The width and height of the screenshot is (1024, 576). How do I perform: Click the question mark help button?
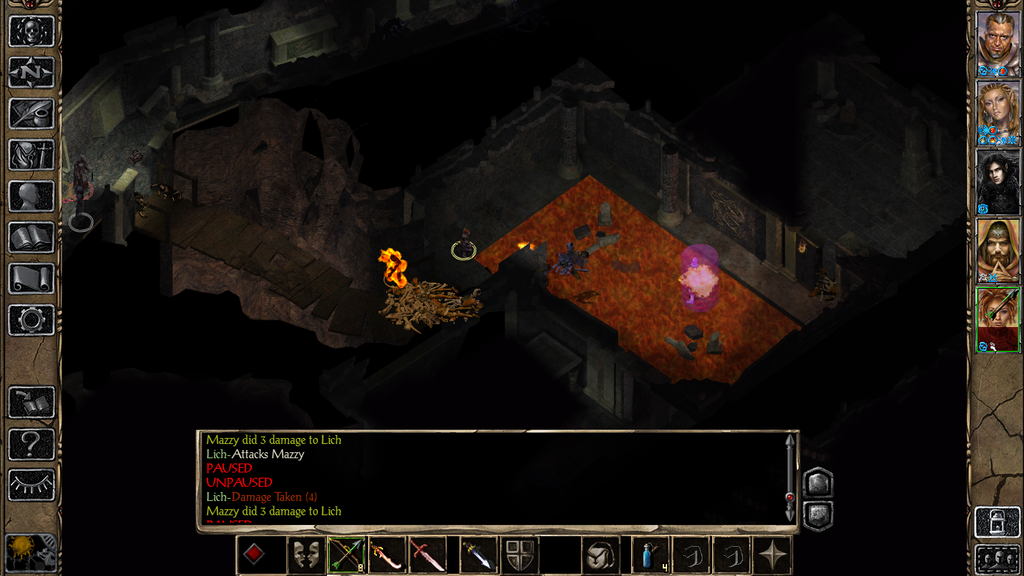click(x=31, y=443)
